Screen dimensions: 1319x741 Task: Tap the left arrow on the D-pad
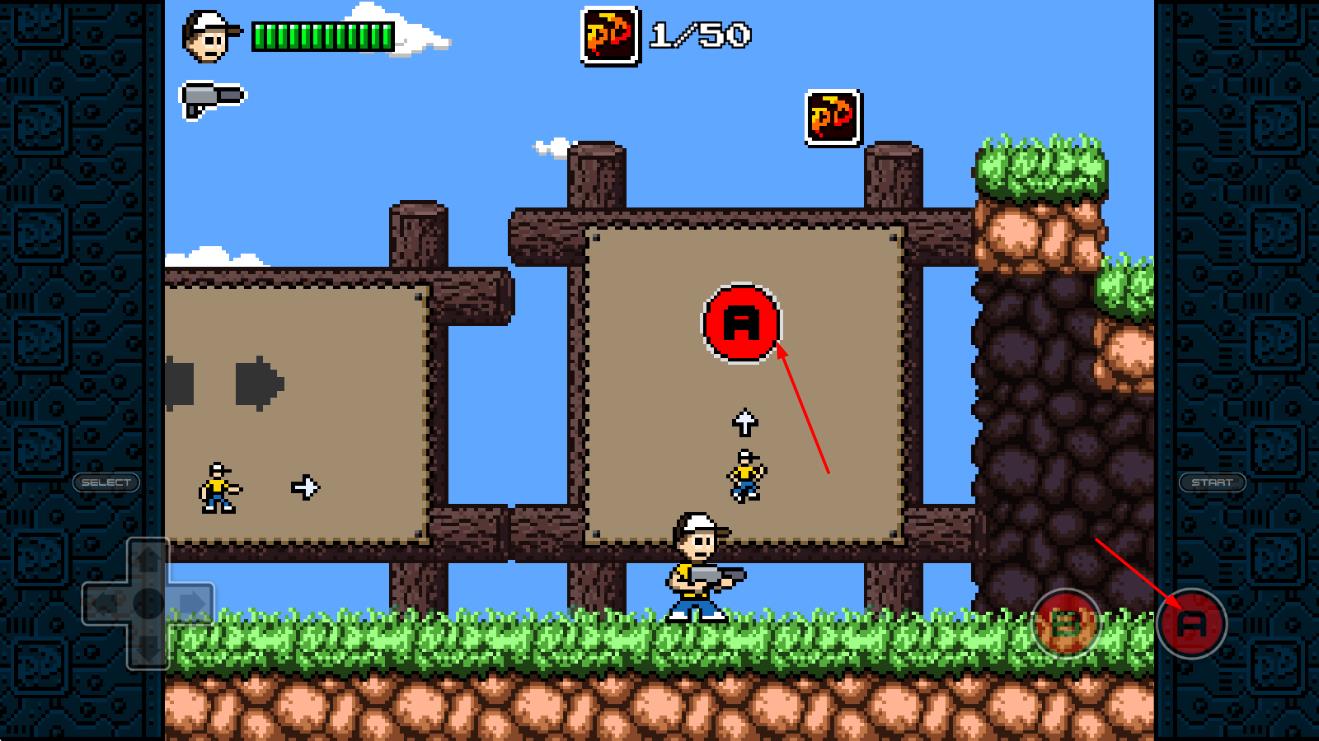click(104, 603)
